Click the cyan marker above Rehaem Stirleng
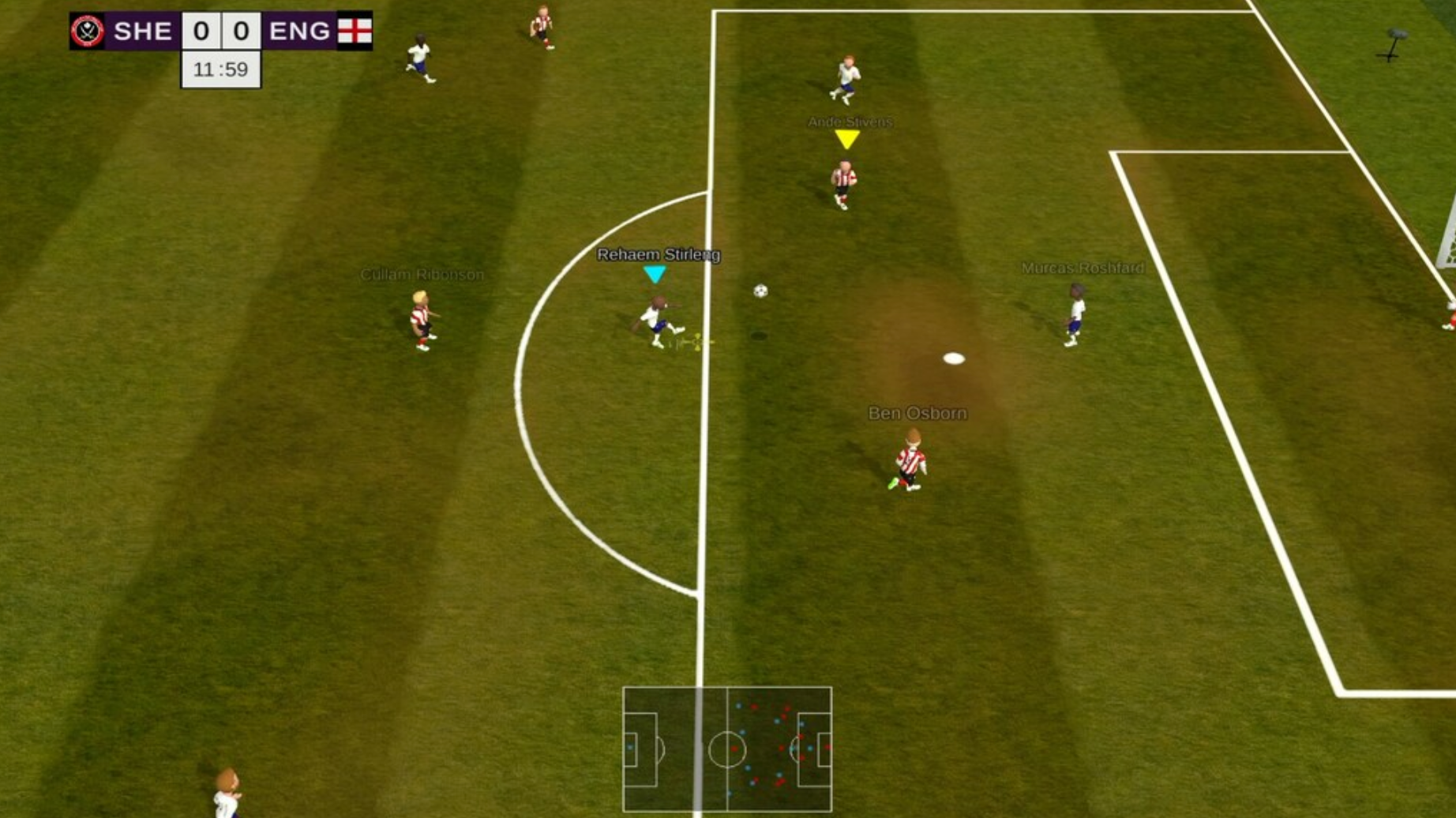The height and width of the screenshot is (818, 1456). click(655, 273)
